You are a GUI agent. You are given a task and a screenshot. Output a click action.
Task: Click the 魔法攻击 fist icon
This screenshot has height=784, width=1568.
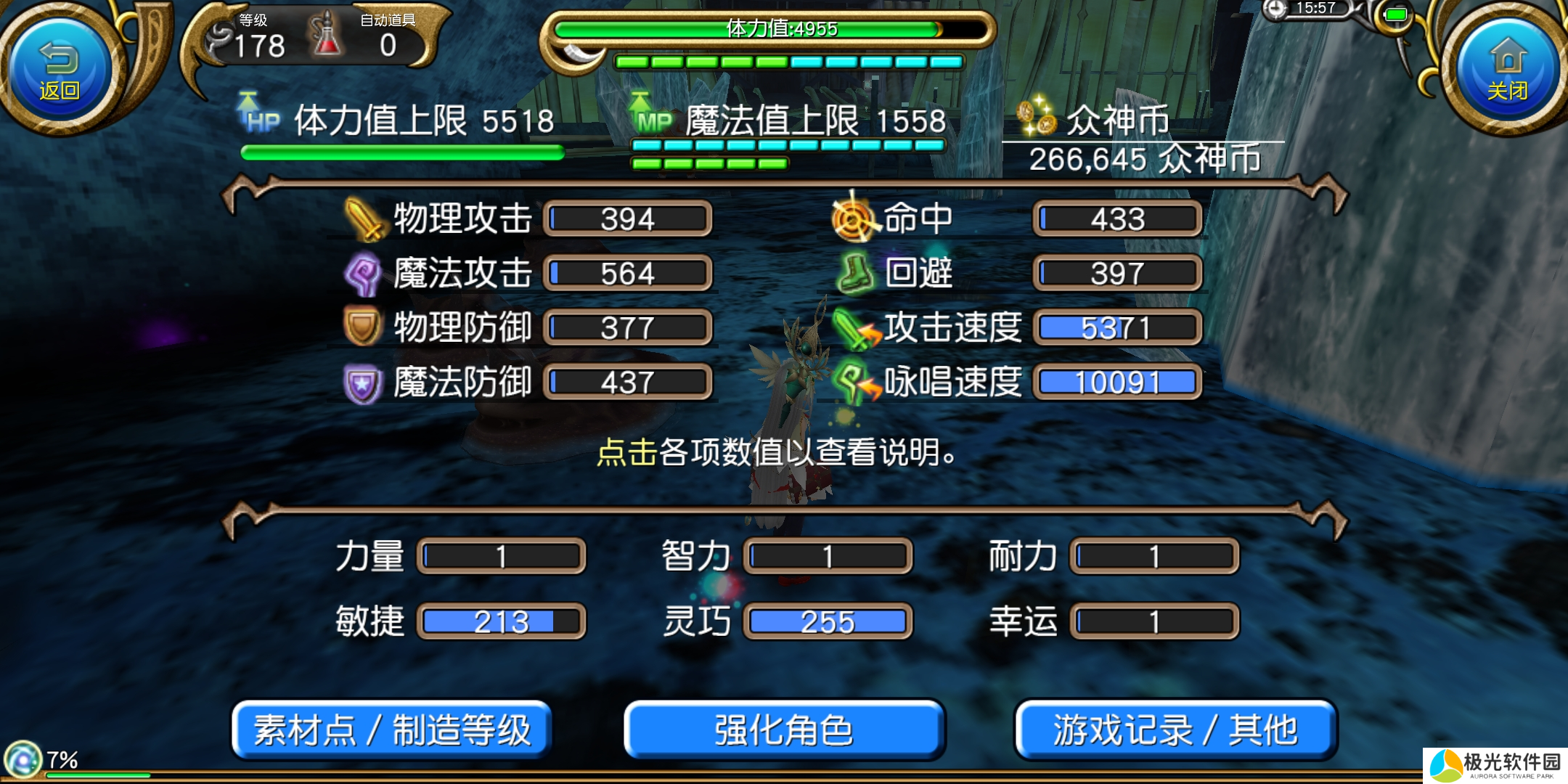(x=363, y=274)
